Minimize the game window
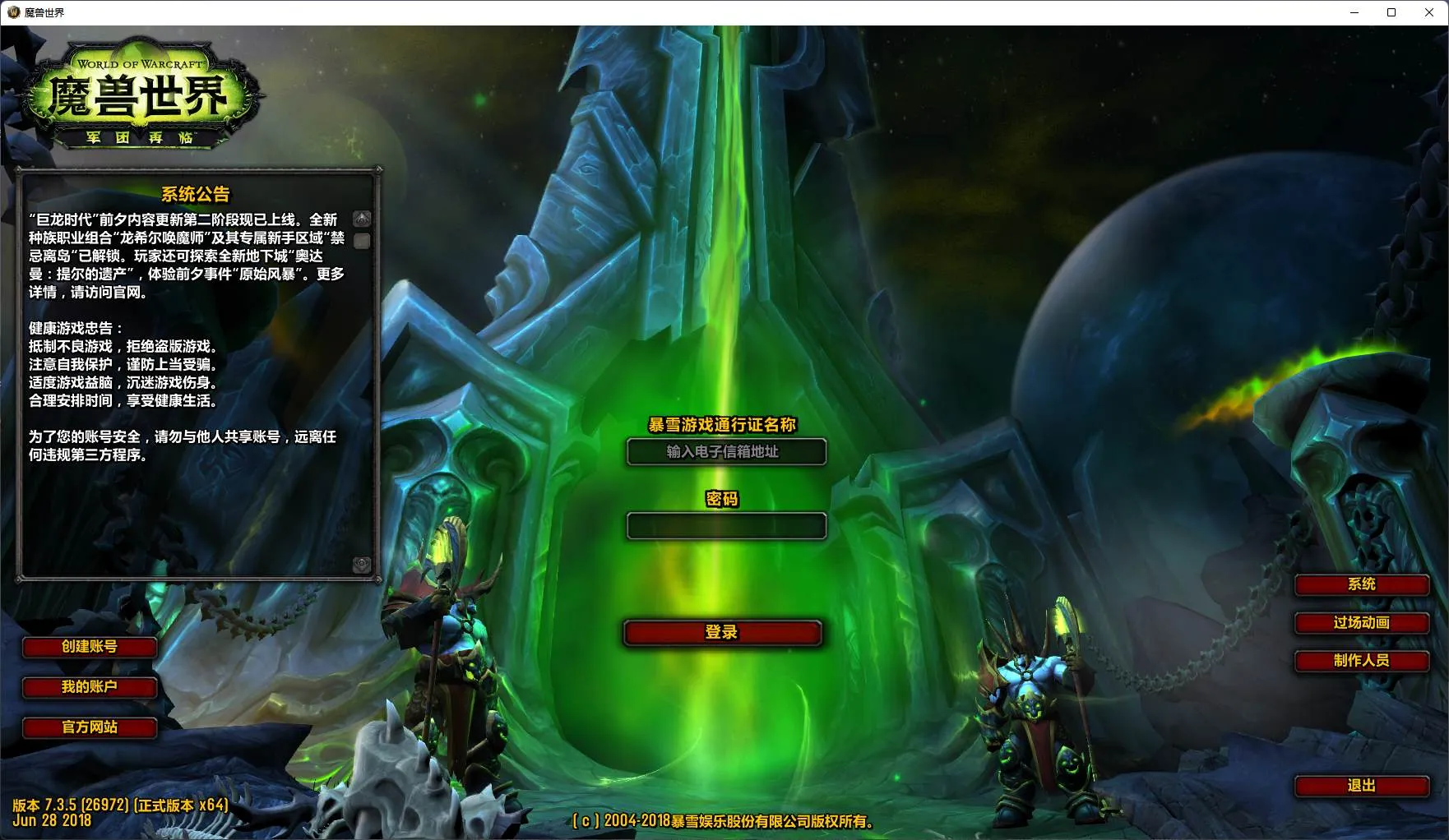Viewport: 1449px width, 840px height. [1354, 12]
